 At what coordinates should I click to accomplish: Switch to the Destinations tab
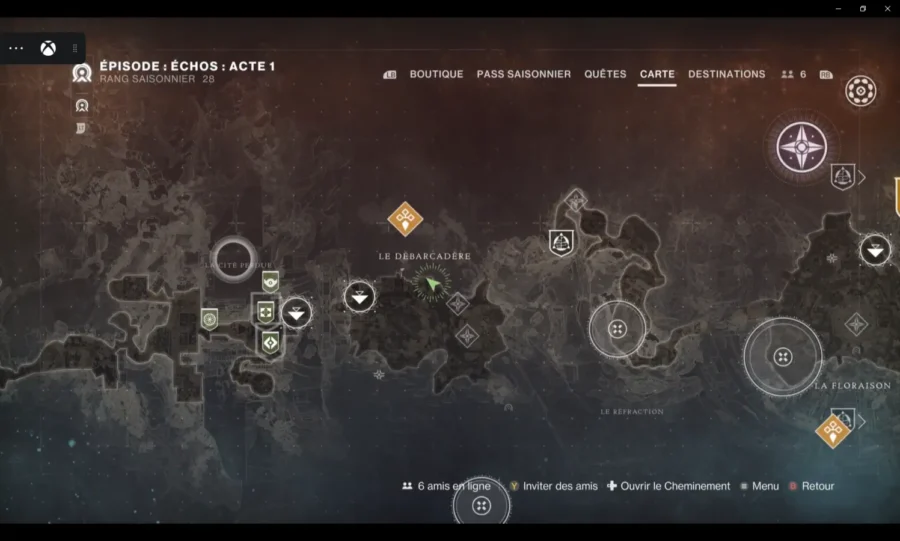pyautogui.click(x=726, y=74)
